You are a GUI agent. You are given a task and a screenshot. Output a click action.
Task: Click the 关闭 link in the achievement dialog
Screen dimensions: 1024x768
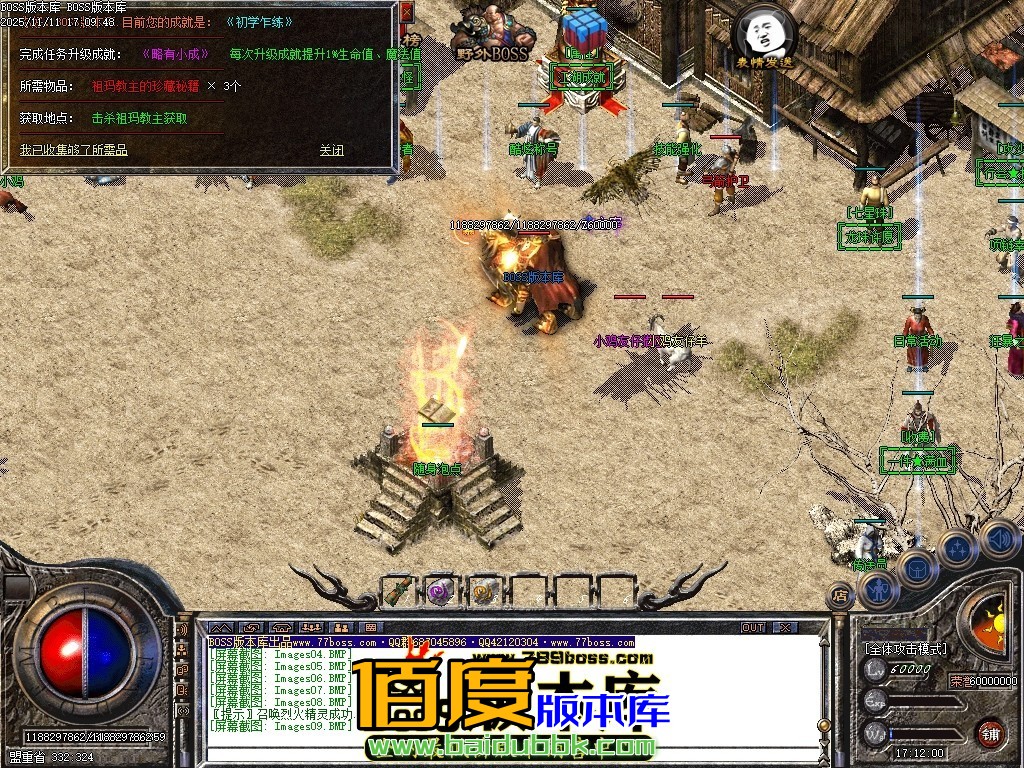point(332,150)
